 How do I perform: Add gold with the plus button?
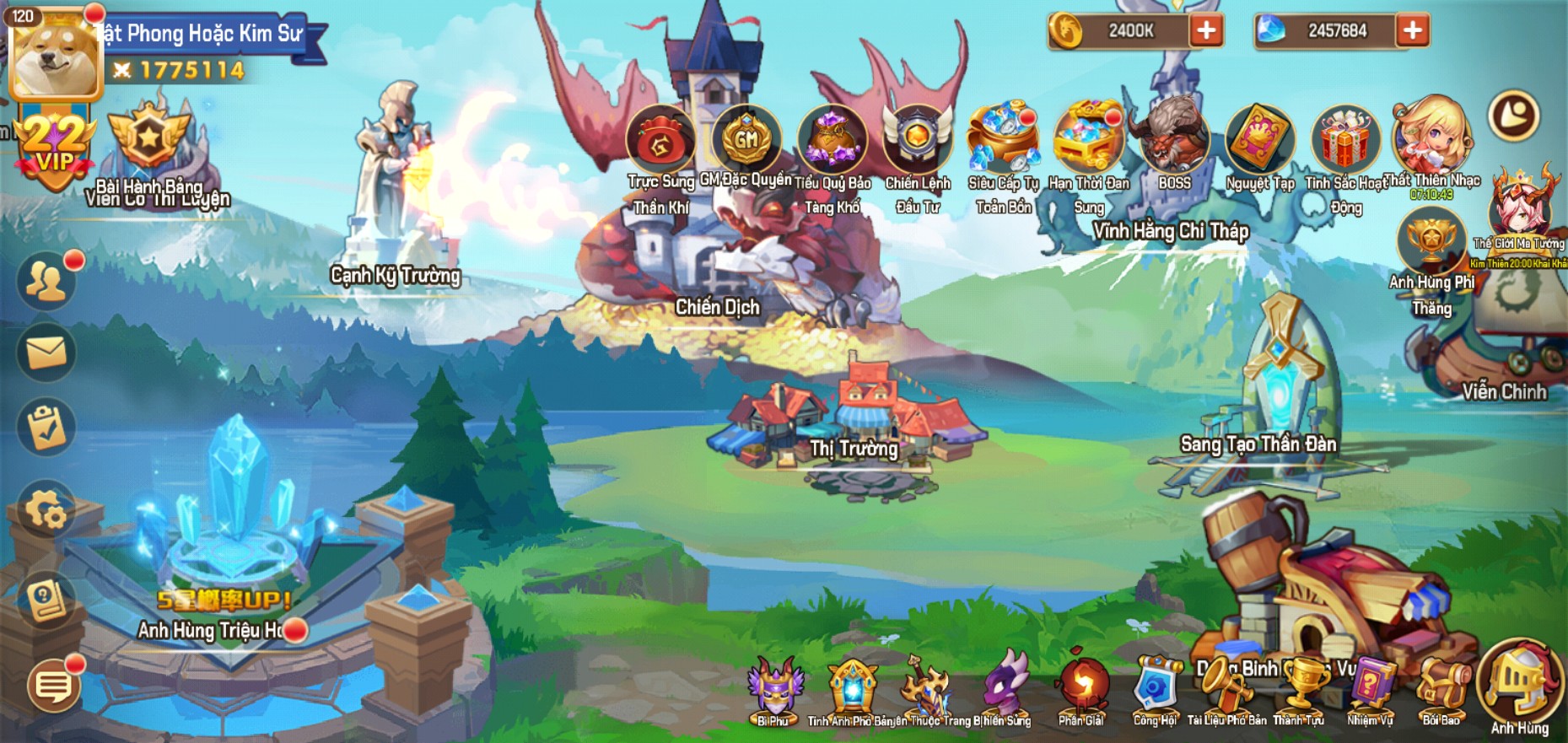point(1206,31)
